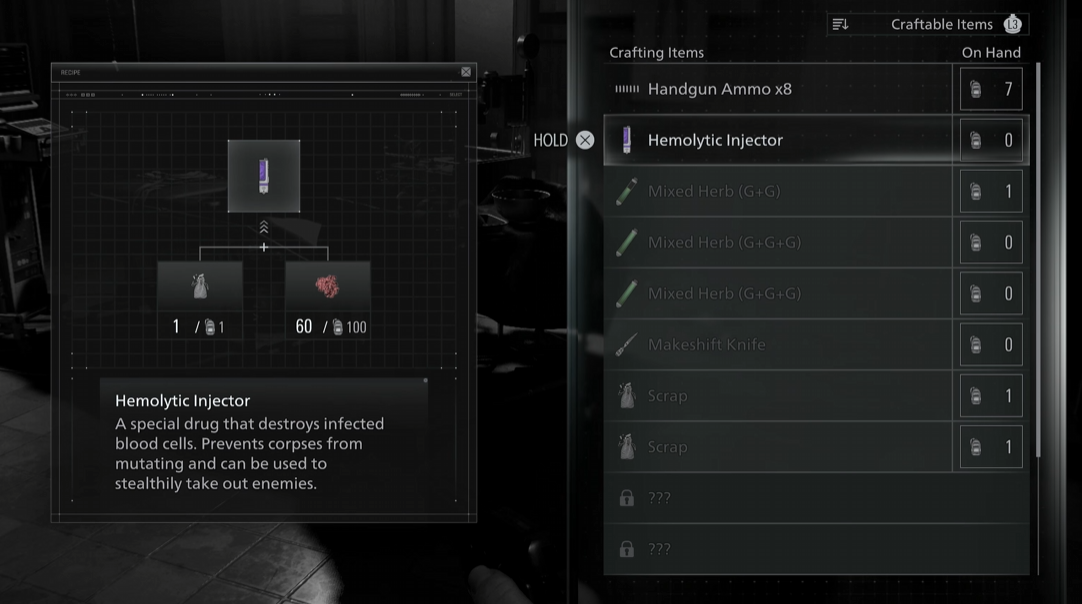Pick the Mixed Herb (G+G) recipe

pos(778,191)
